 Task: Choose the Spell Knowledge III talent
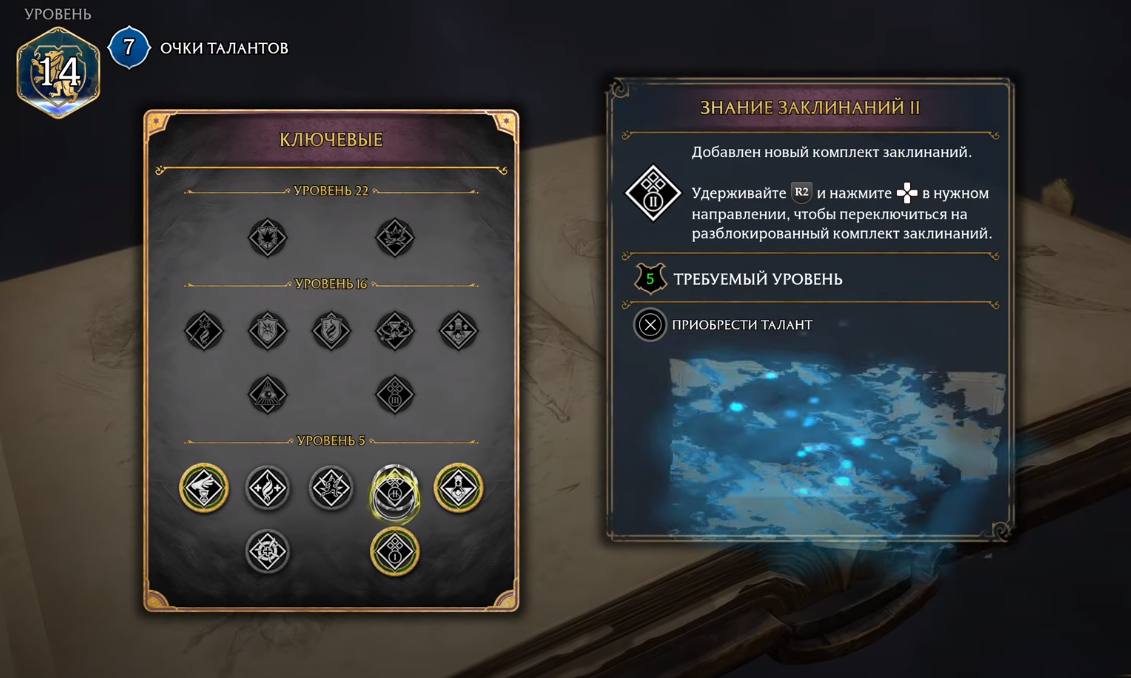tap(395, 394)
